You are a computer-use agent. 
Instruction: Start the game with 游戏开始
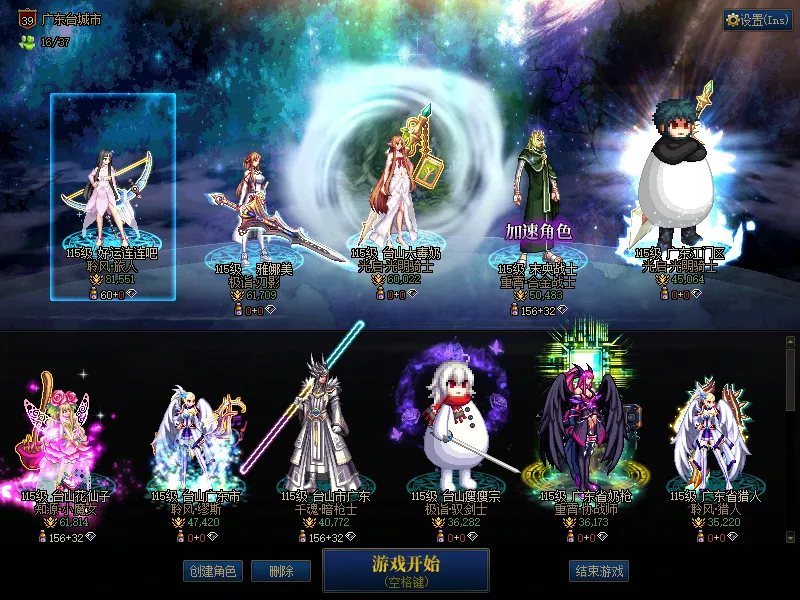(405, 570)
